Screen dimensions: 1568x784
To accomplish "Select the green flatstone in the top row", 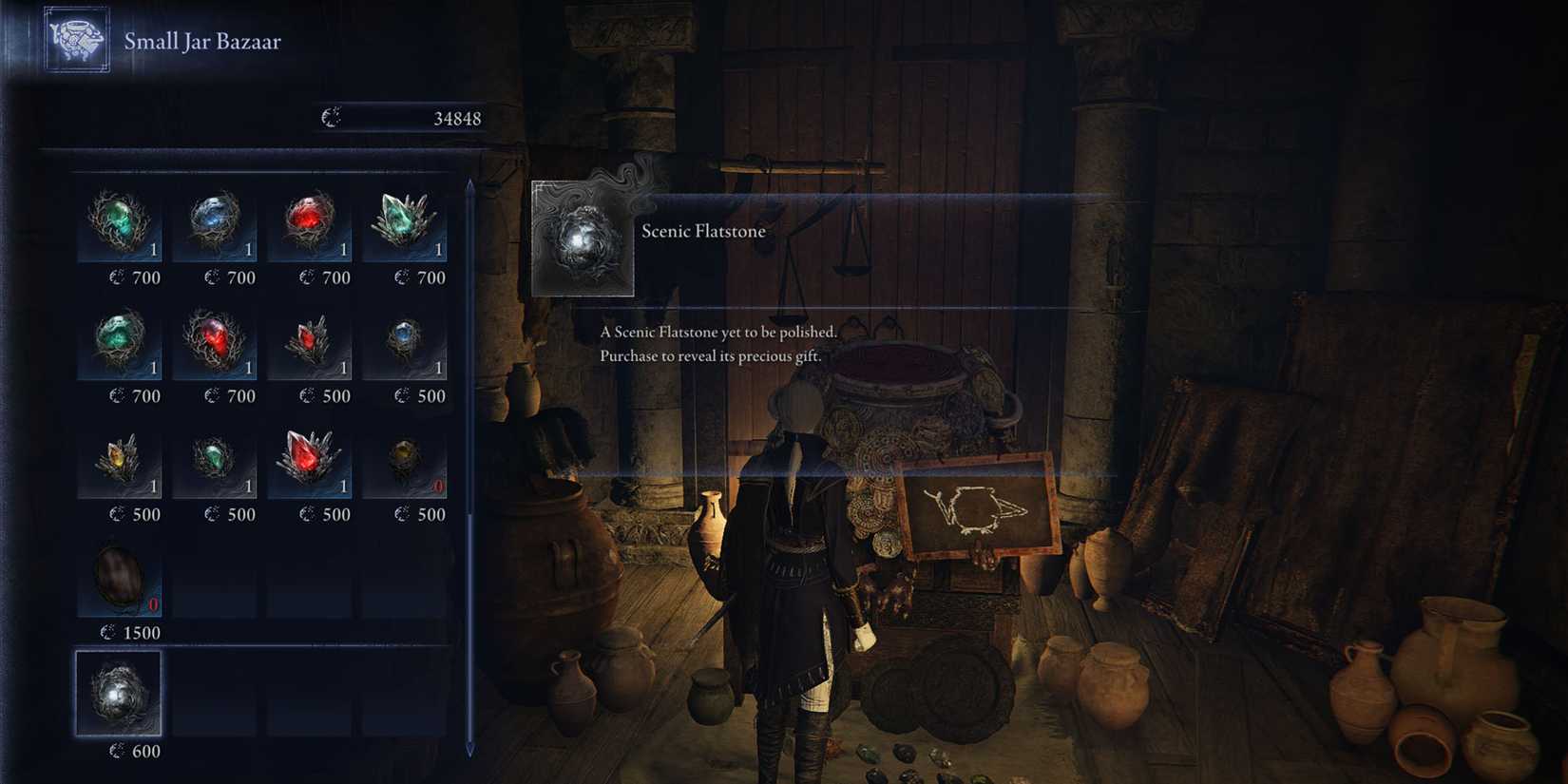I will point(124,223).
